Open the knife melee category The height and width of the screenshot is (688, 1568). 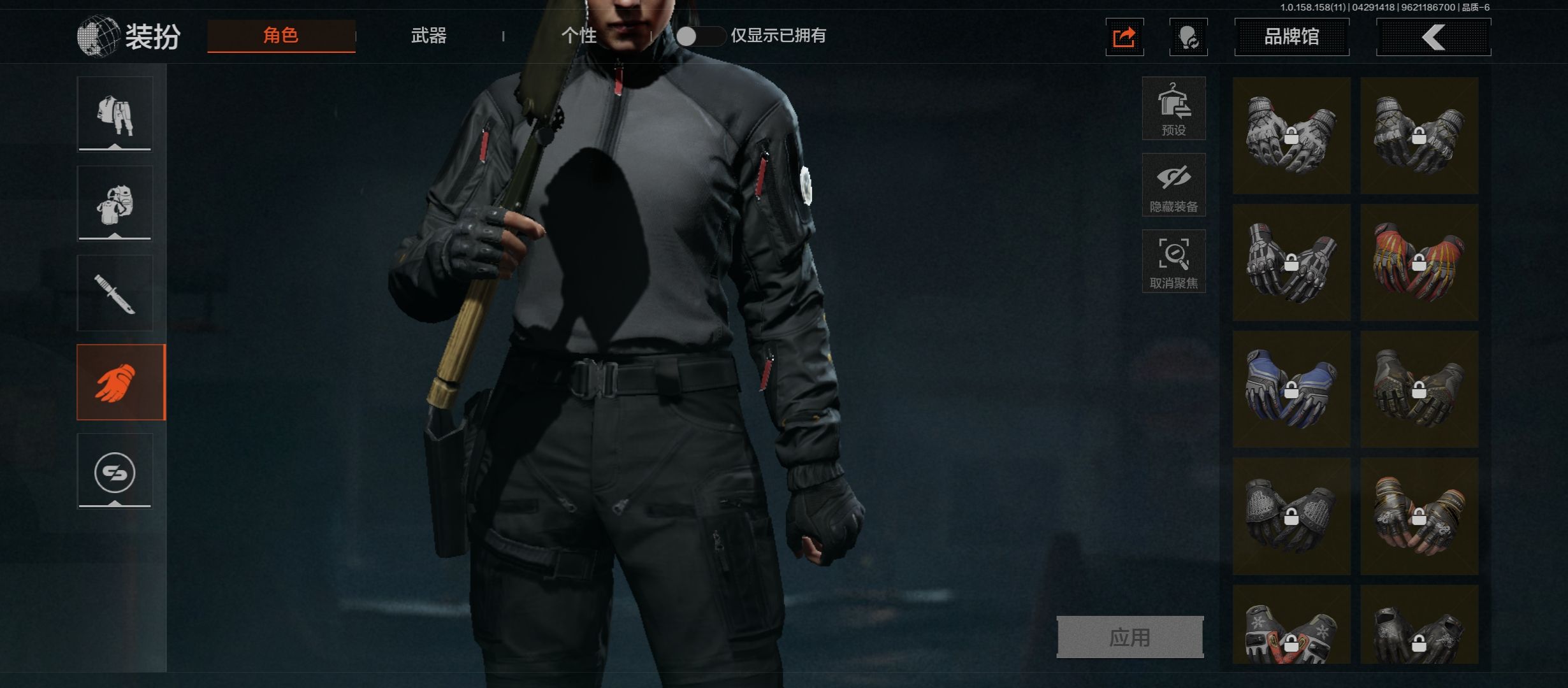[115, 293]
